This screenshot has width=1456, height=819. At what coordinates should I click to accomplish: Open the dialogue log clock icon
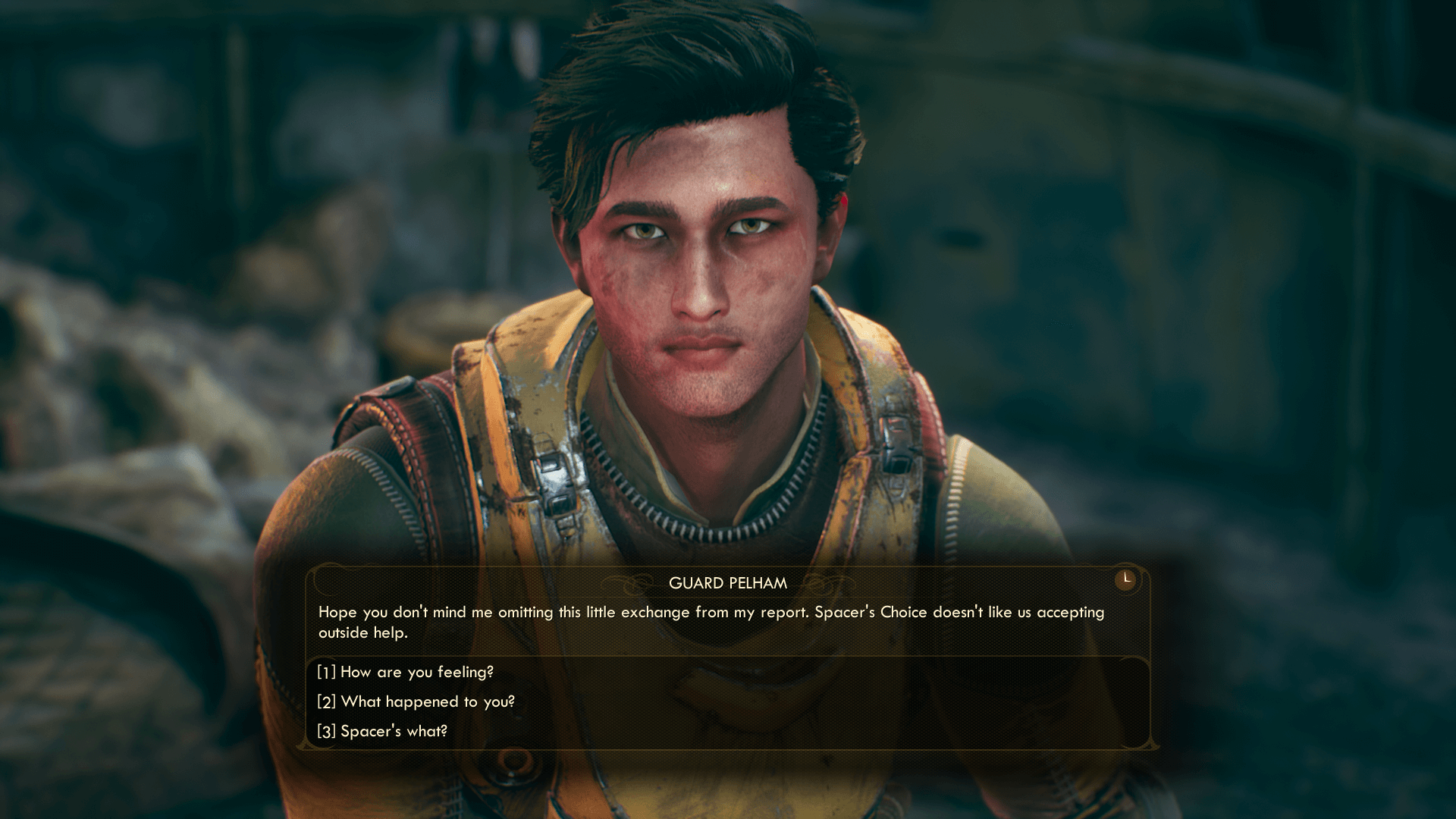(1125, 579)
